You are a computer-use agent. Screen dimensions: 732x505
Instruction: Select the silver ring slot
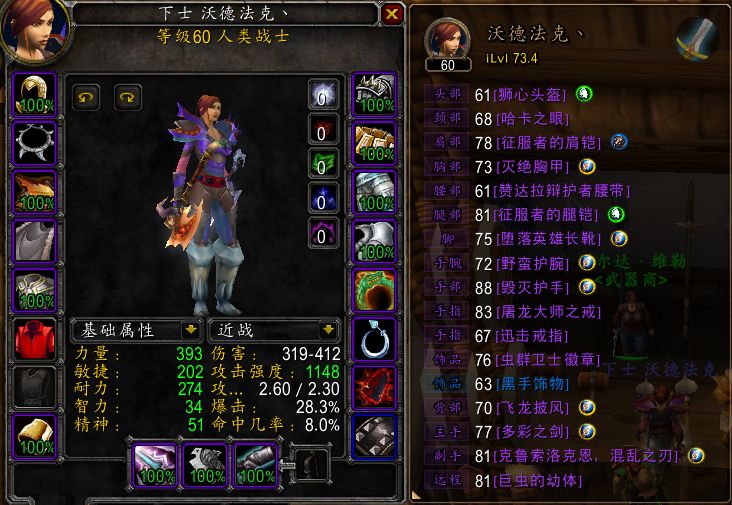[x=375, y=340]
